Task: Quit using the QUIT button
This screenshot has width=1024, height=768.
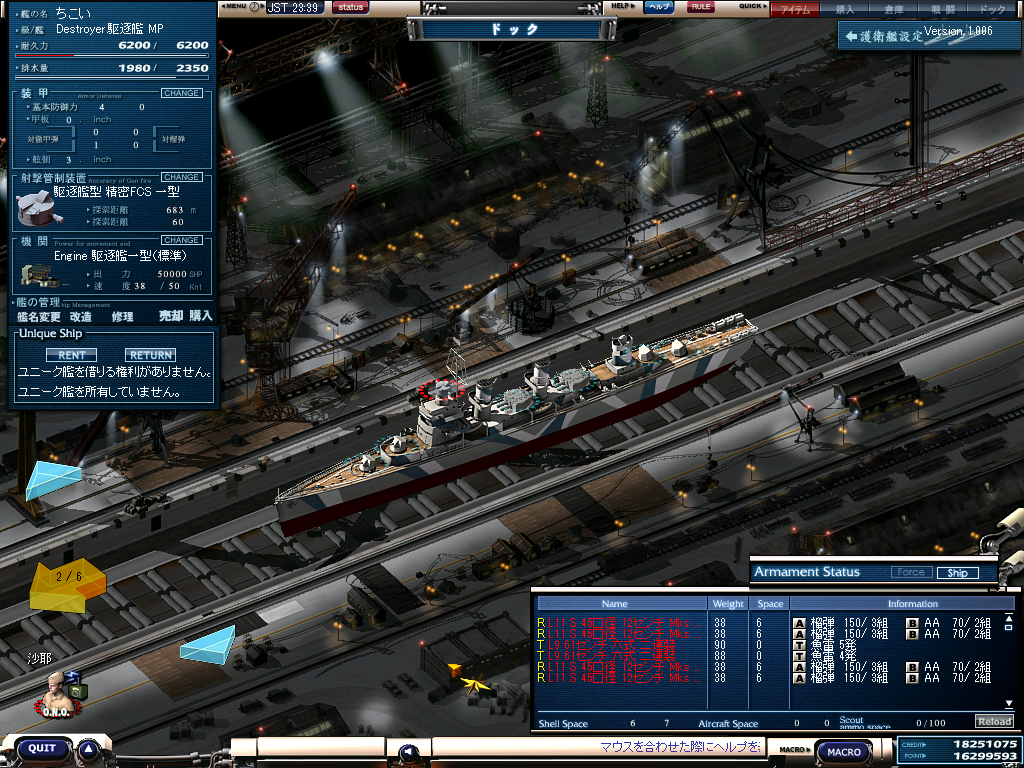Action: 42,748
